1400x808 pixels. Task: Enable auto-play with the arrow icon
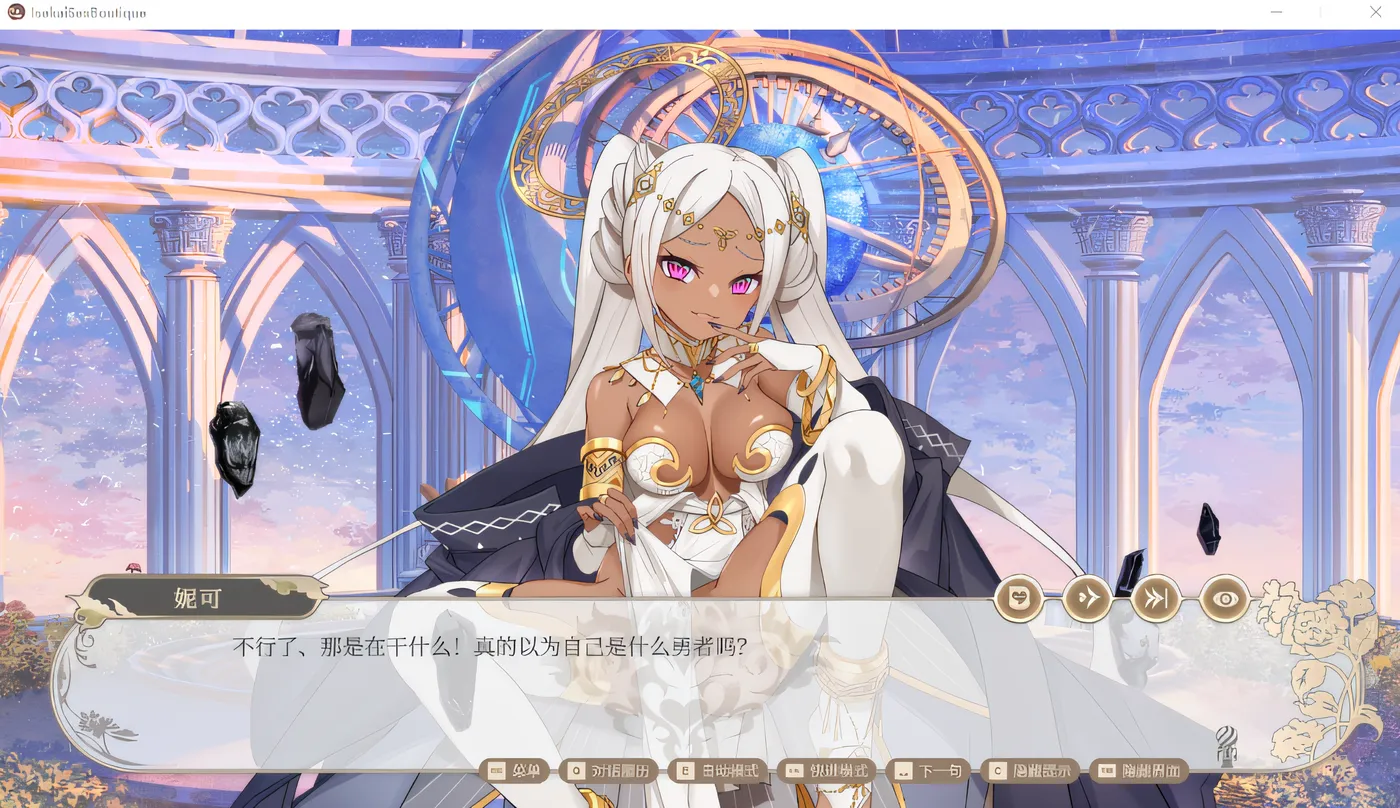1087,598
